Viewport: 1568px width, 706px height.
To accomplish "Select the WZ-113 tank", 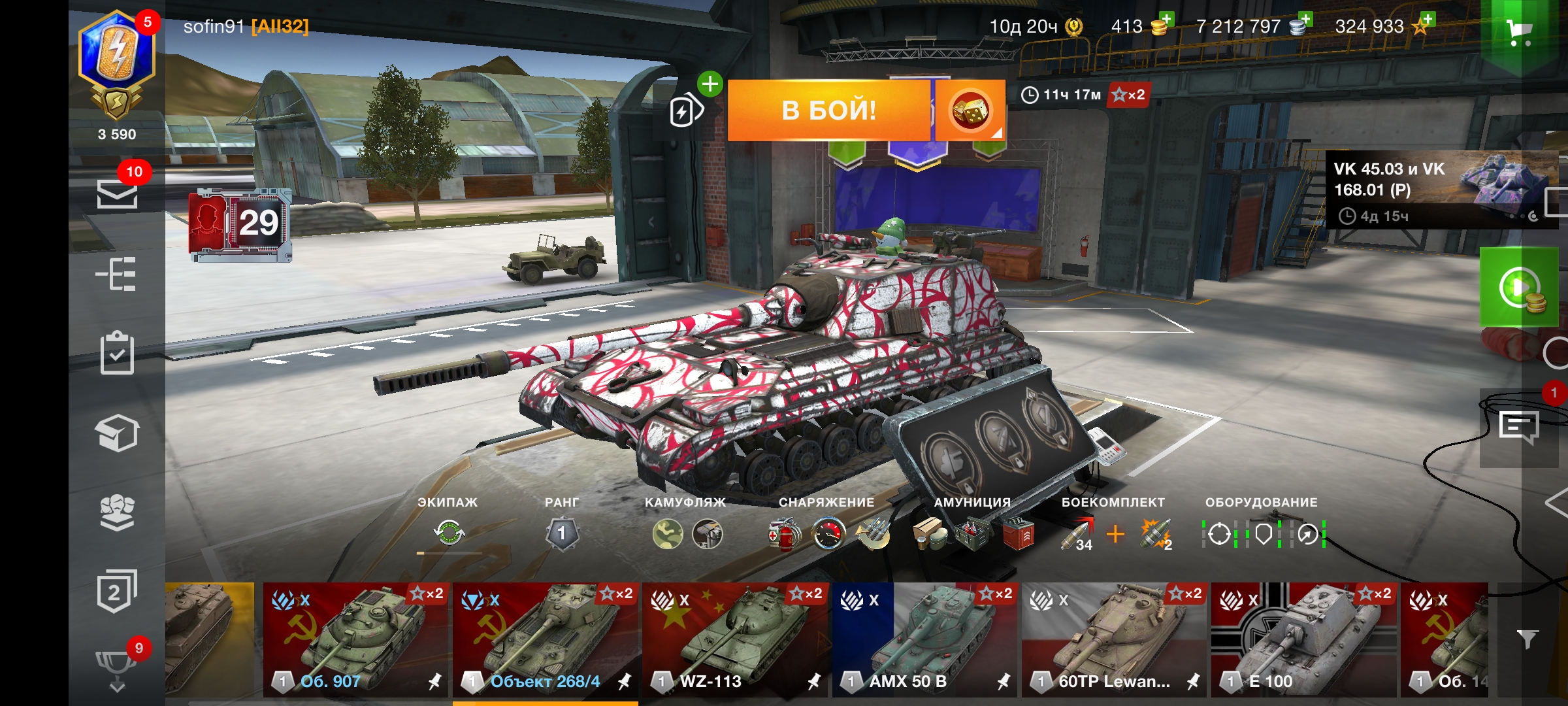I will click(735, 639).
